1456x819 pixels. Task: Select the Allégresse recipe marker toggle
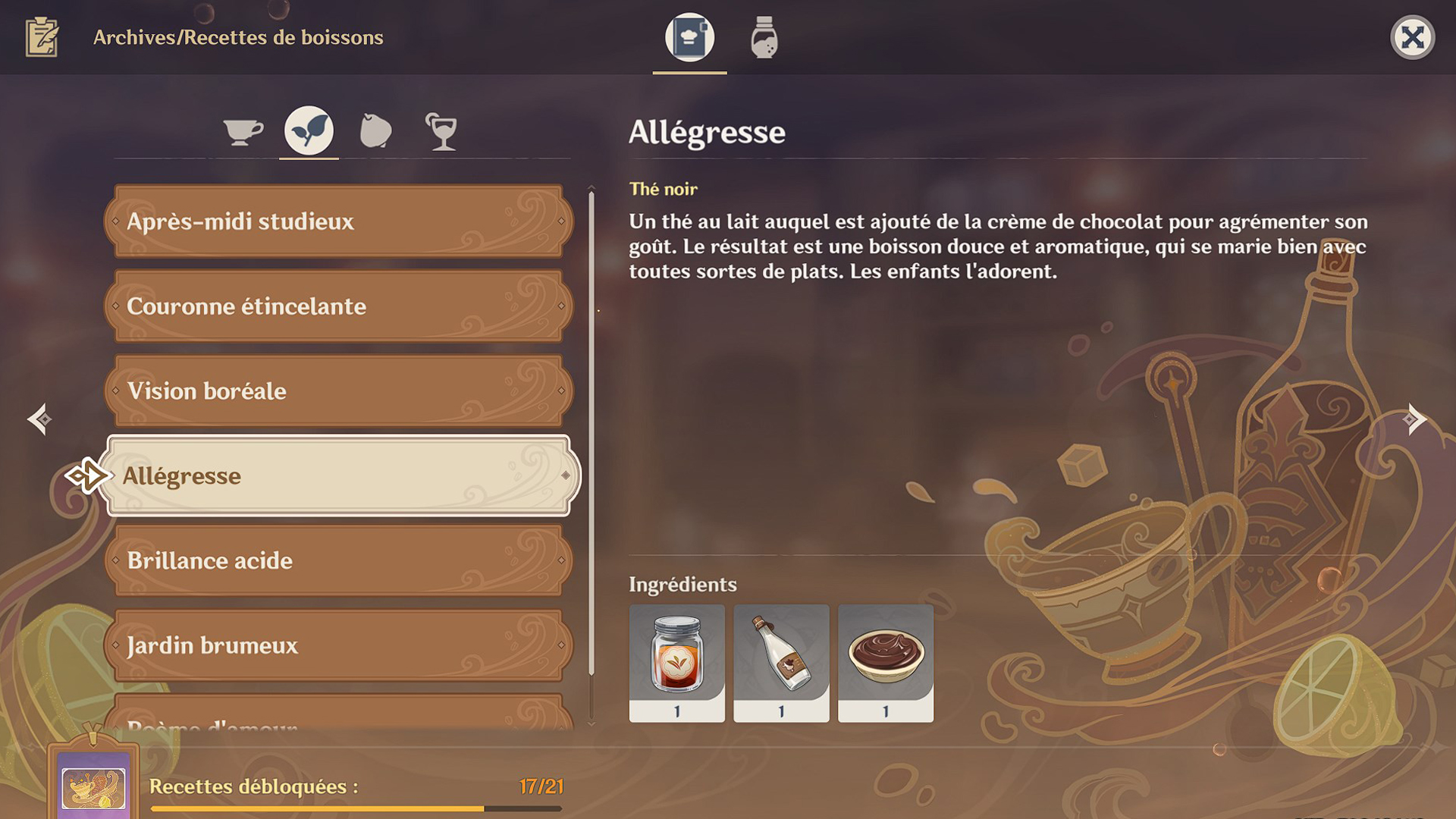coord(86,476)
